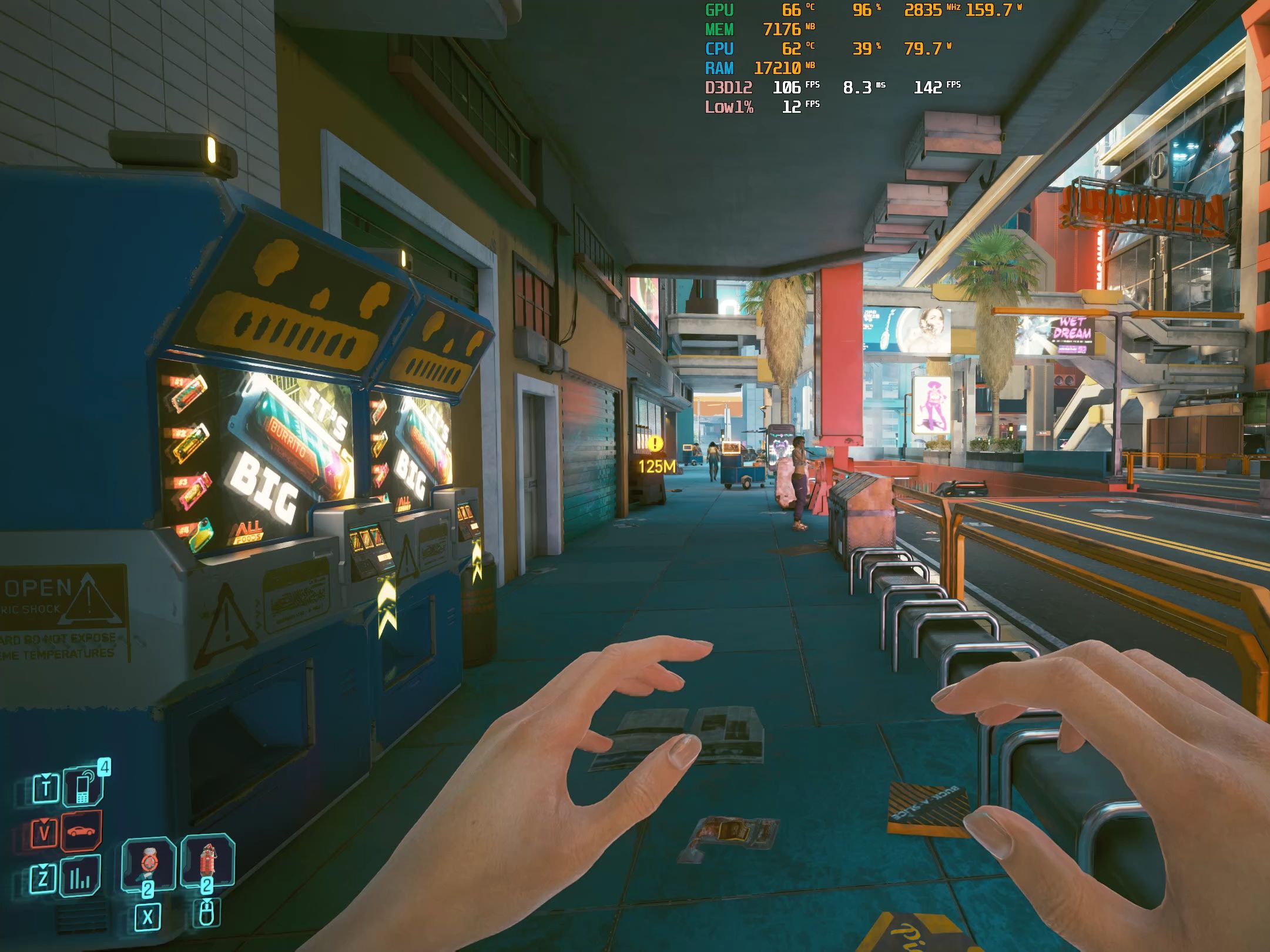Call your vehicle with the red car icon
1270x952 pixels.
81,831
